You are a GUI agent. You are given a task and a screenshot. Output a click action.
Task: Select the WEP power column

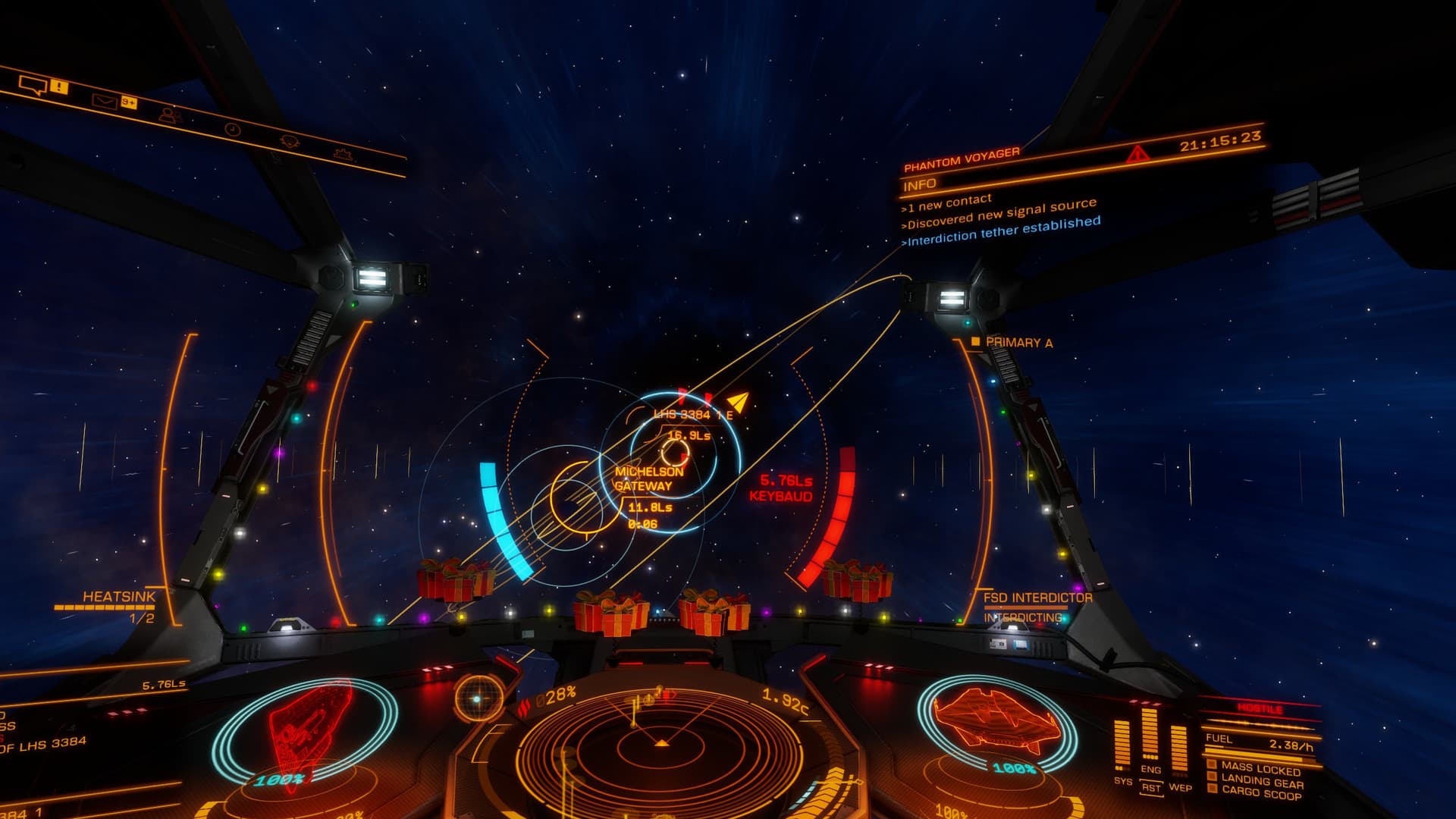1179,749
